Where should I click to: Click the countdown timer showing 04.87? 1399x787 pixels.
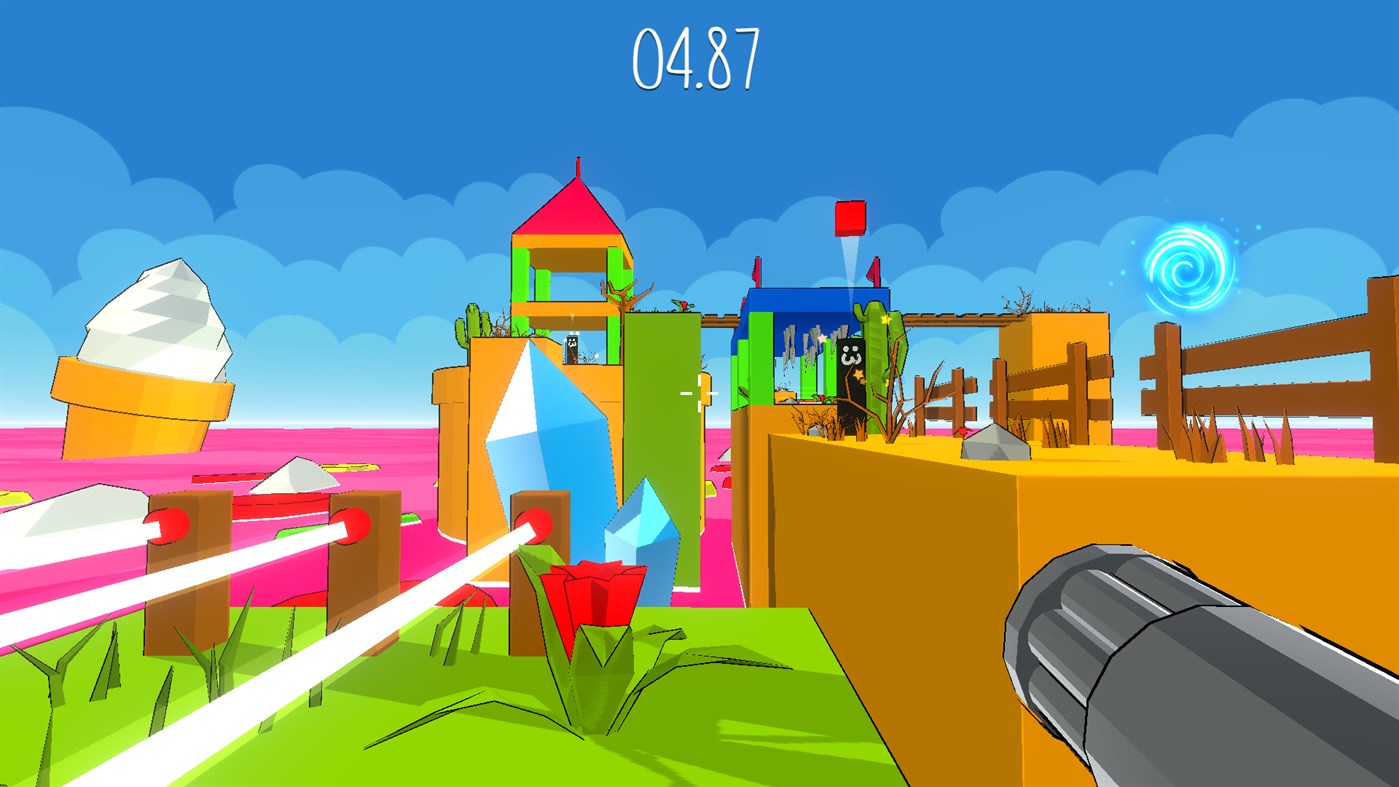tap(698, 58)
